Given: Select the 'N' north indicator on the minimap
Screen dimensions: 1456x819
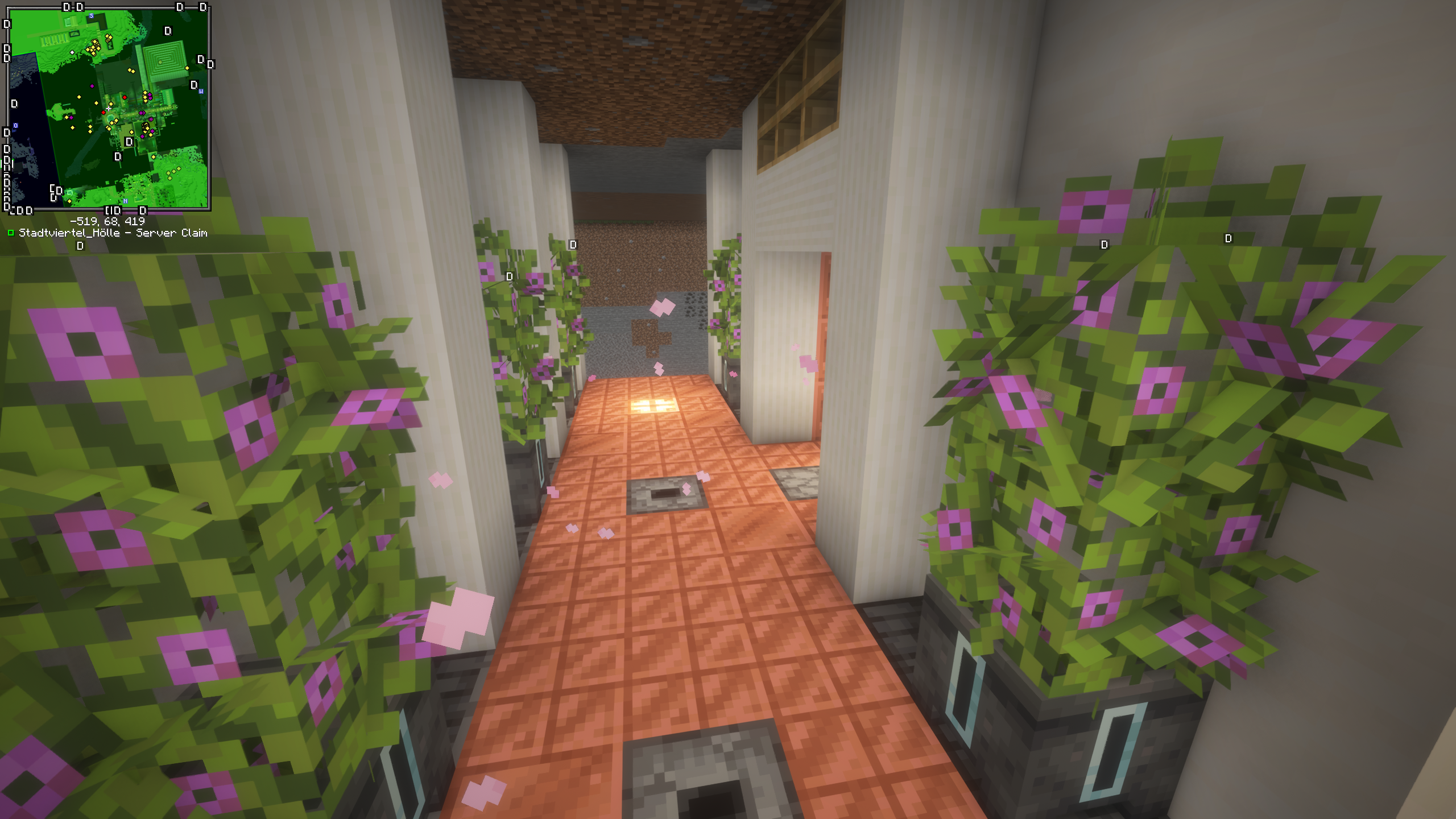Looking at the screenshot, I should pyautogui.click(x=125, y=201).
